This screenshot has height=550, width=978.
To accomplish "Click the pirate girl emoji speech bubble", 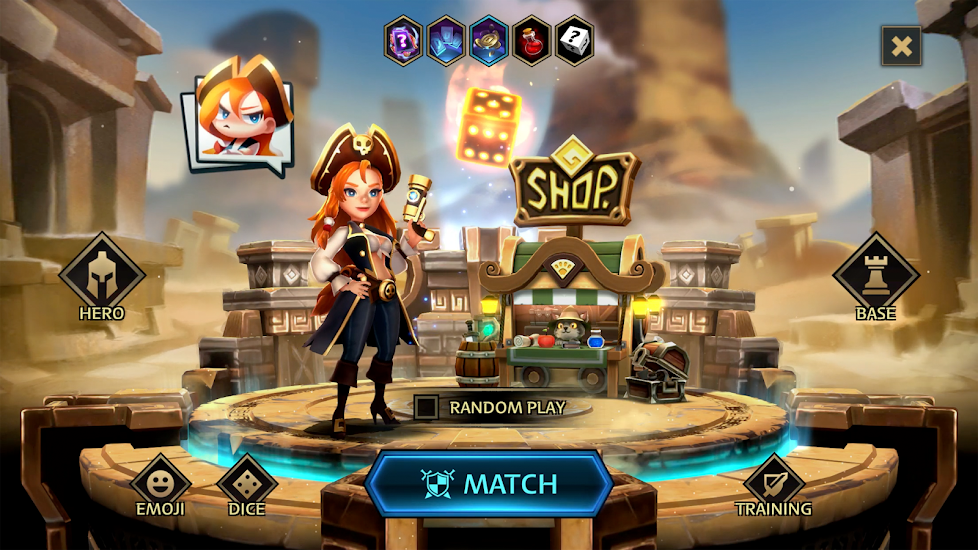I will [x=239, y=117].
